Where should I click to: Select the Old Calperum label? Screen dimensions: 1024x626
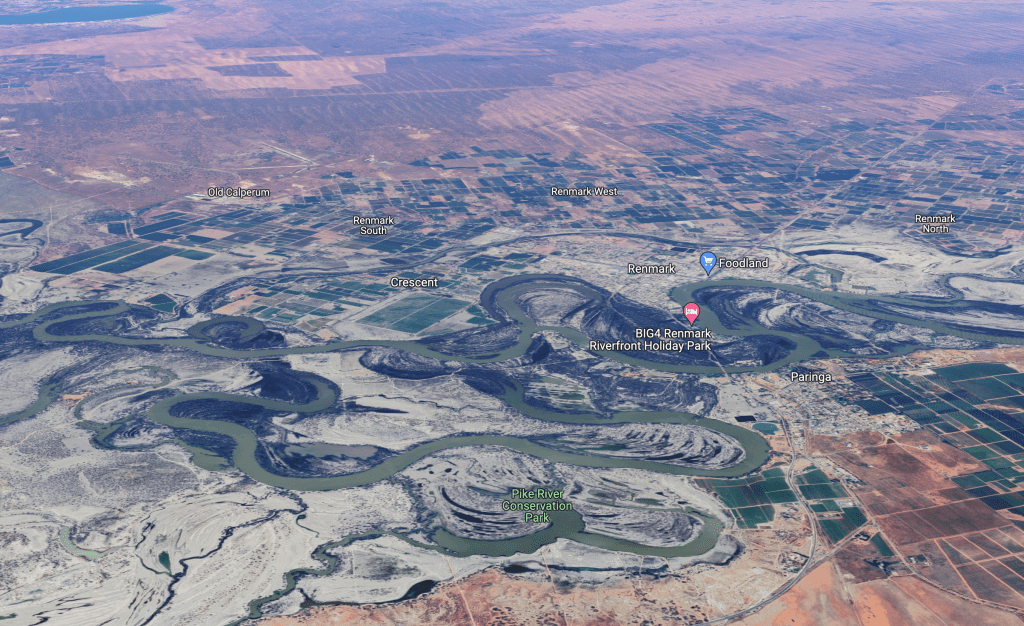pyautogui.click(x=239, y=192)
